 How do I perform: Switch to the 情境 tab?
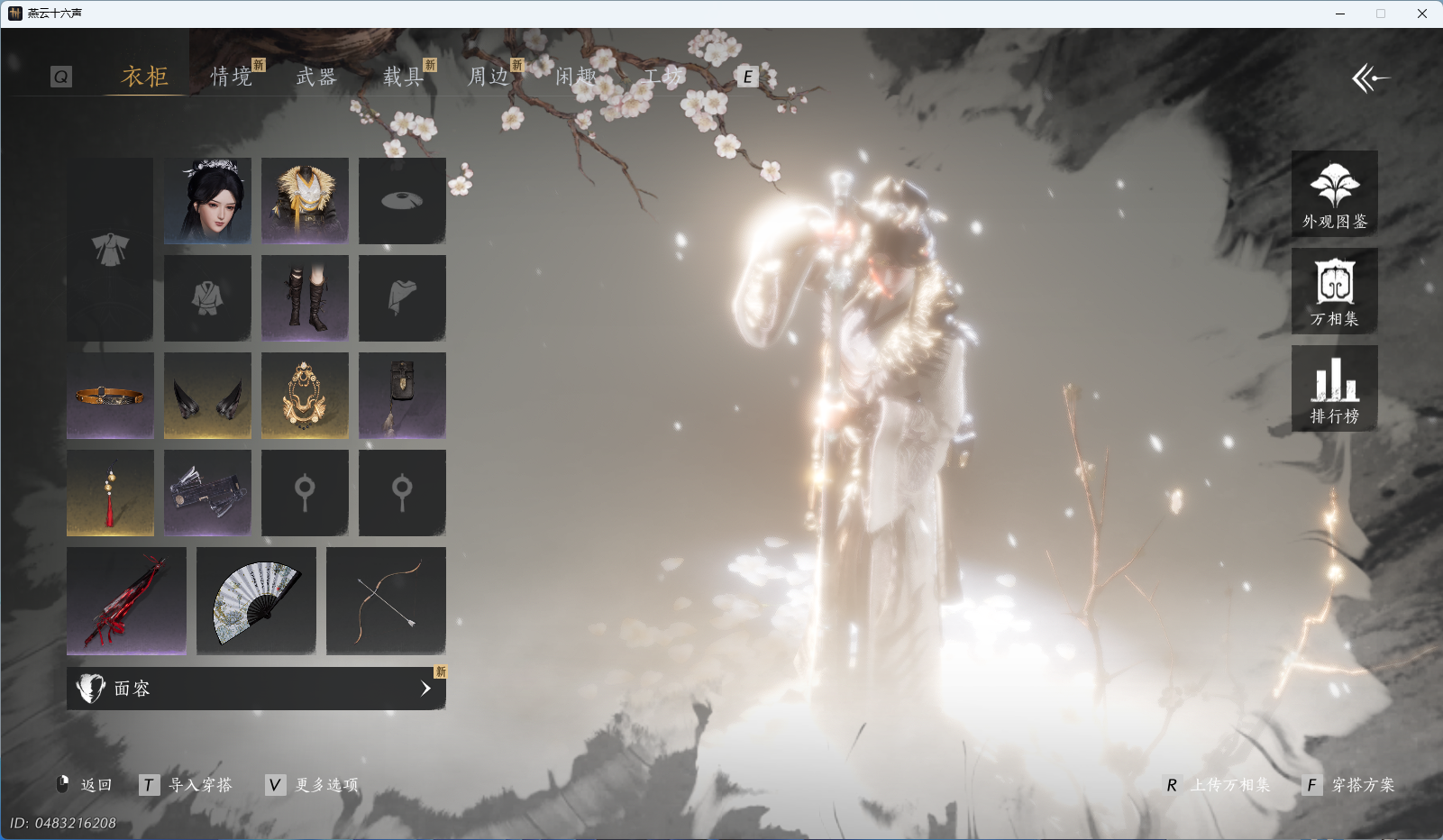232,77
